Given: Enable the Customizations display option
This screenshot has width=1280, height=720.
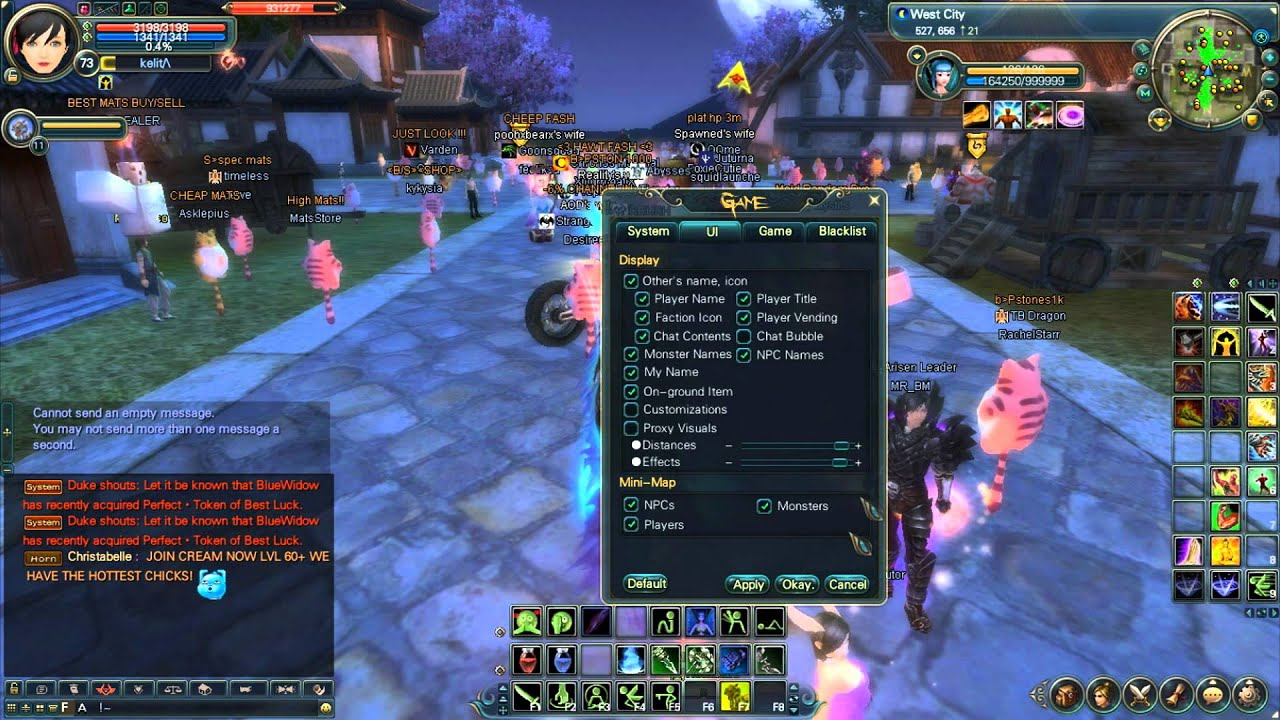Looking at the screenshot, I should click(631, 409).
